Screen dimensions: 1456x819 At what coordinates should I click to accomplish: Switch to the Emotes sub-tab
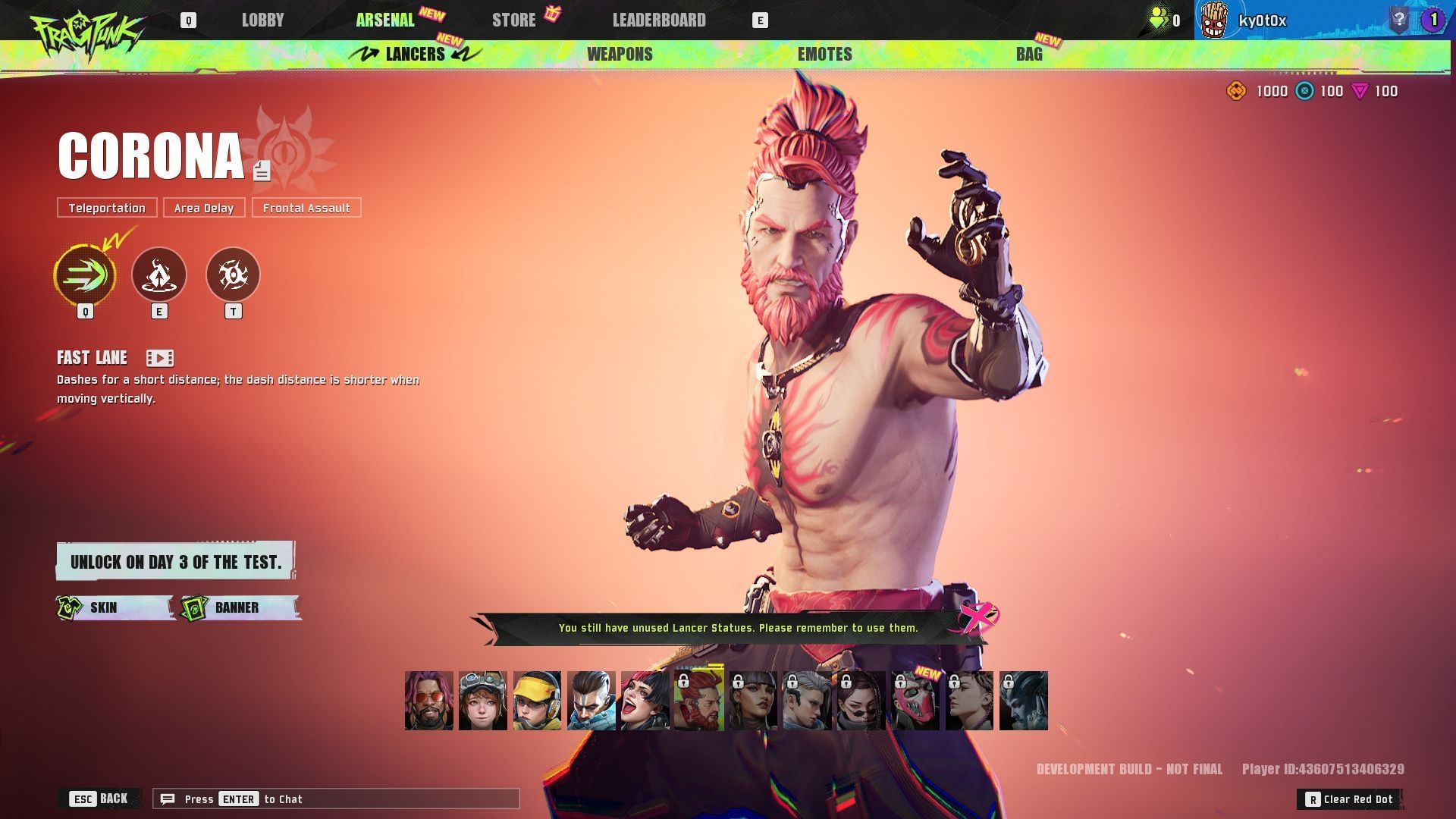click(x=824, y=54)
